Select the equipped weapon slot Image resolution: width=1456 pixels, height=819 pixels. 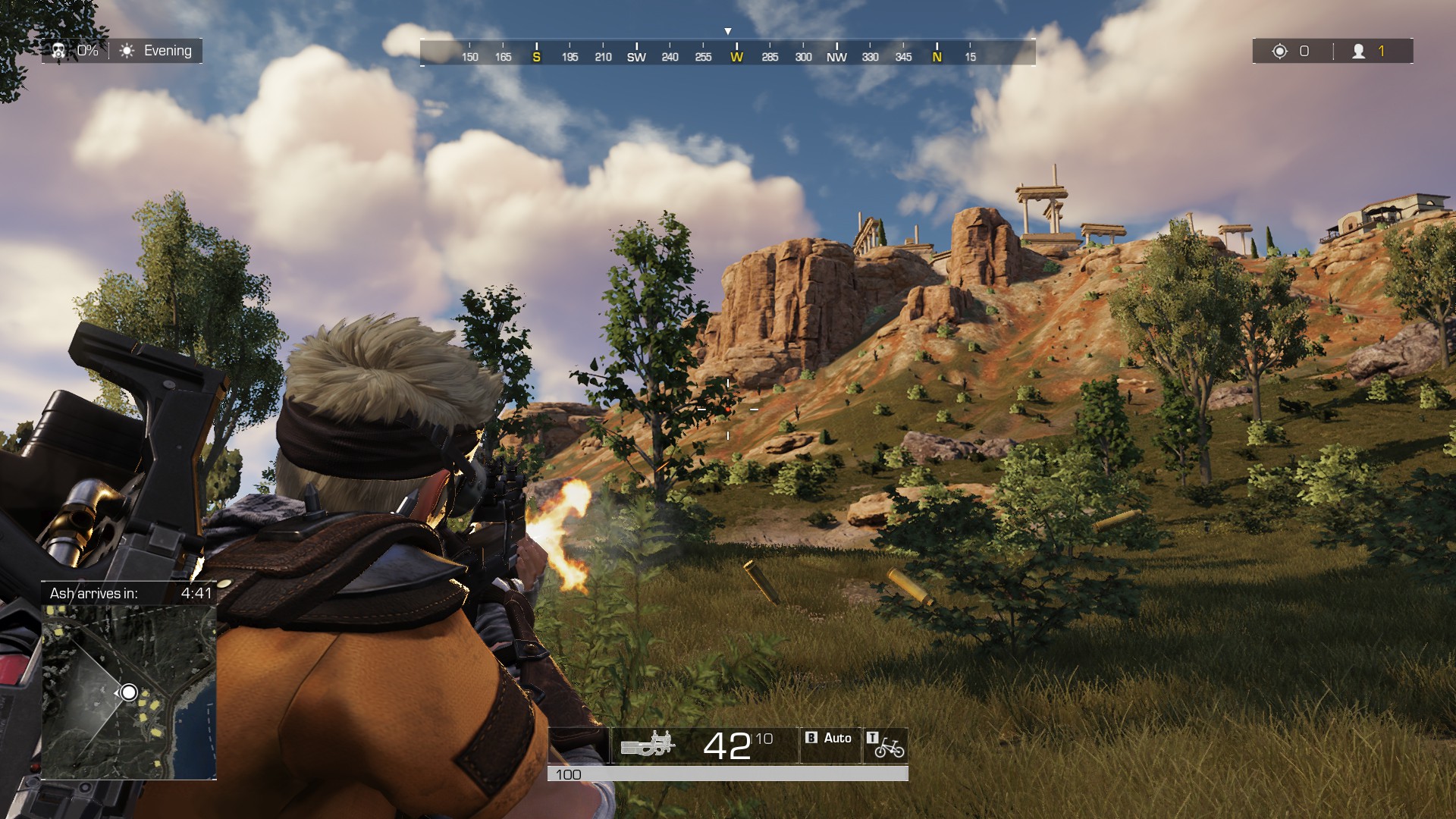648,745
